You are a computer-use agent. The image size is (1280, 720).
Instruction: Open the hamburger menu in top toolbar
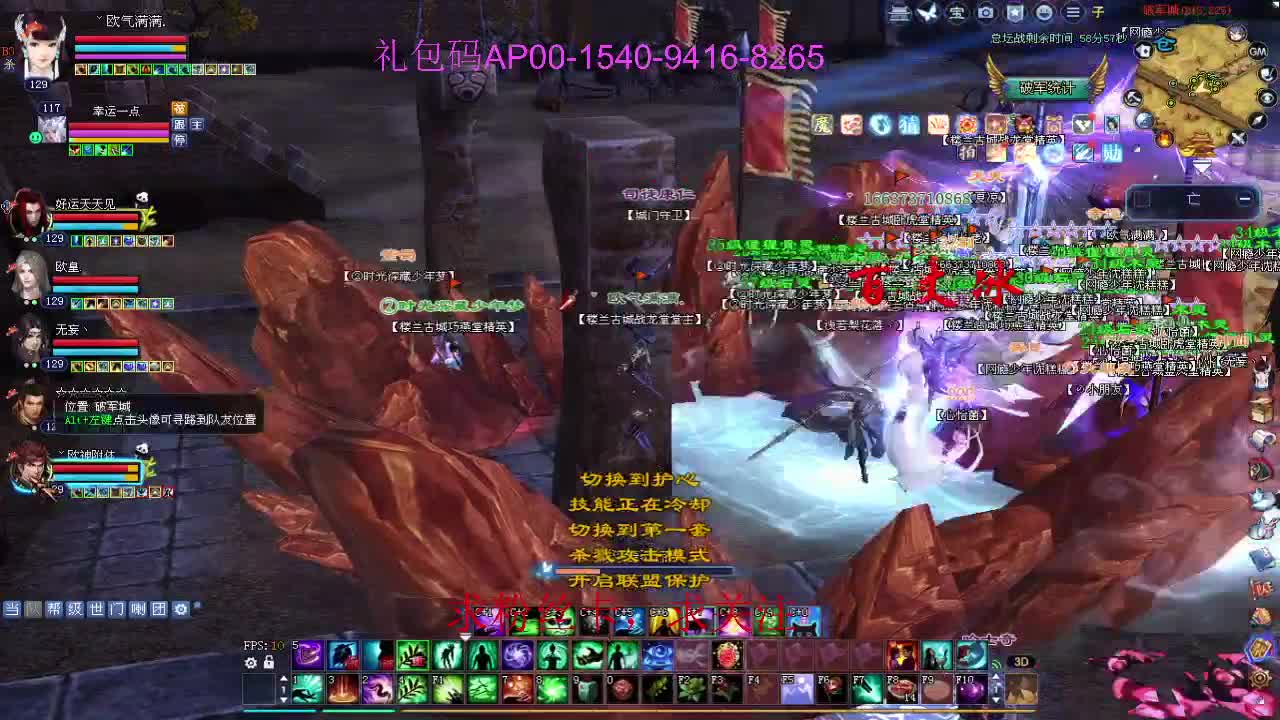(1072, 12)
